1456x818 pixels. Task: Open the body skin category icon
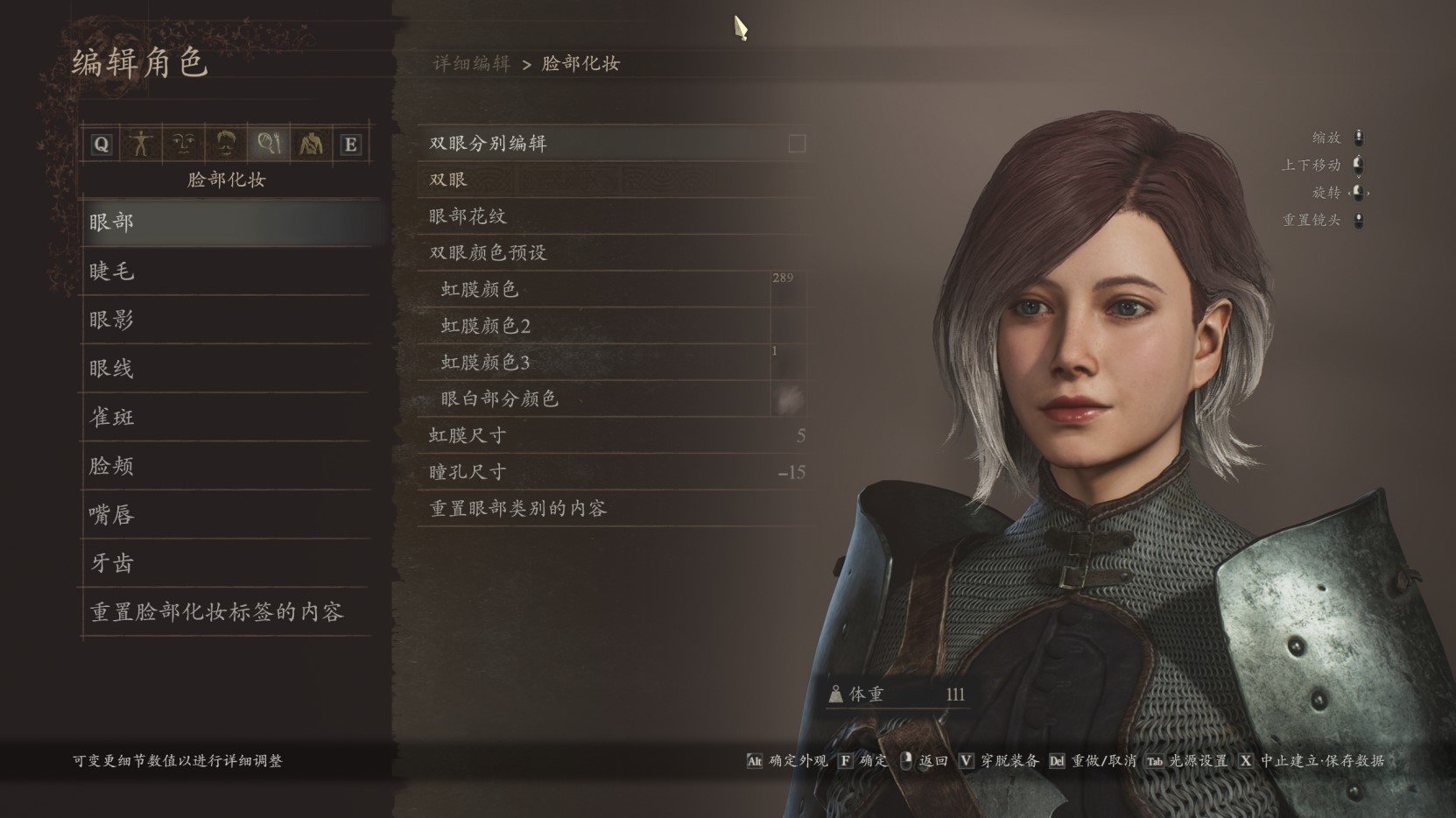311,145
